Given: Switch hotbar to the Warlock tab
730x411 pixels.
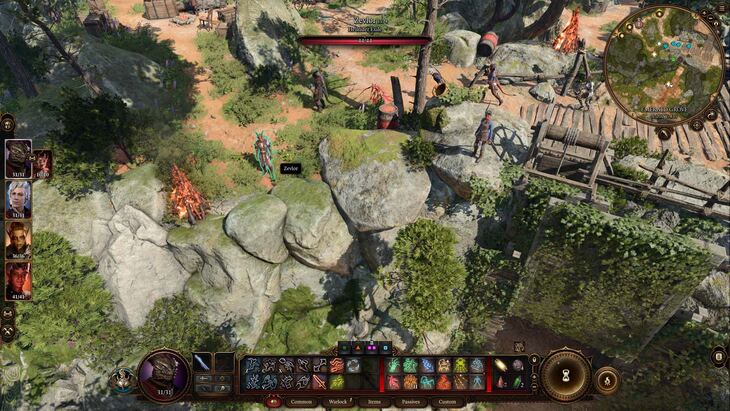Looking at the screenshot, I should tap(337, 401).
